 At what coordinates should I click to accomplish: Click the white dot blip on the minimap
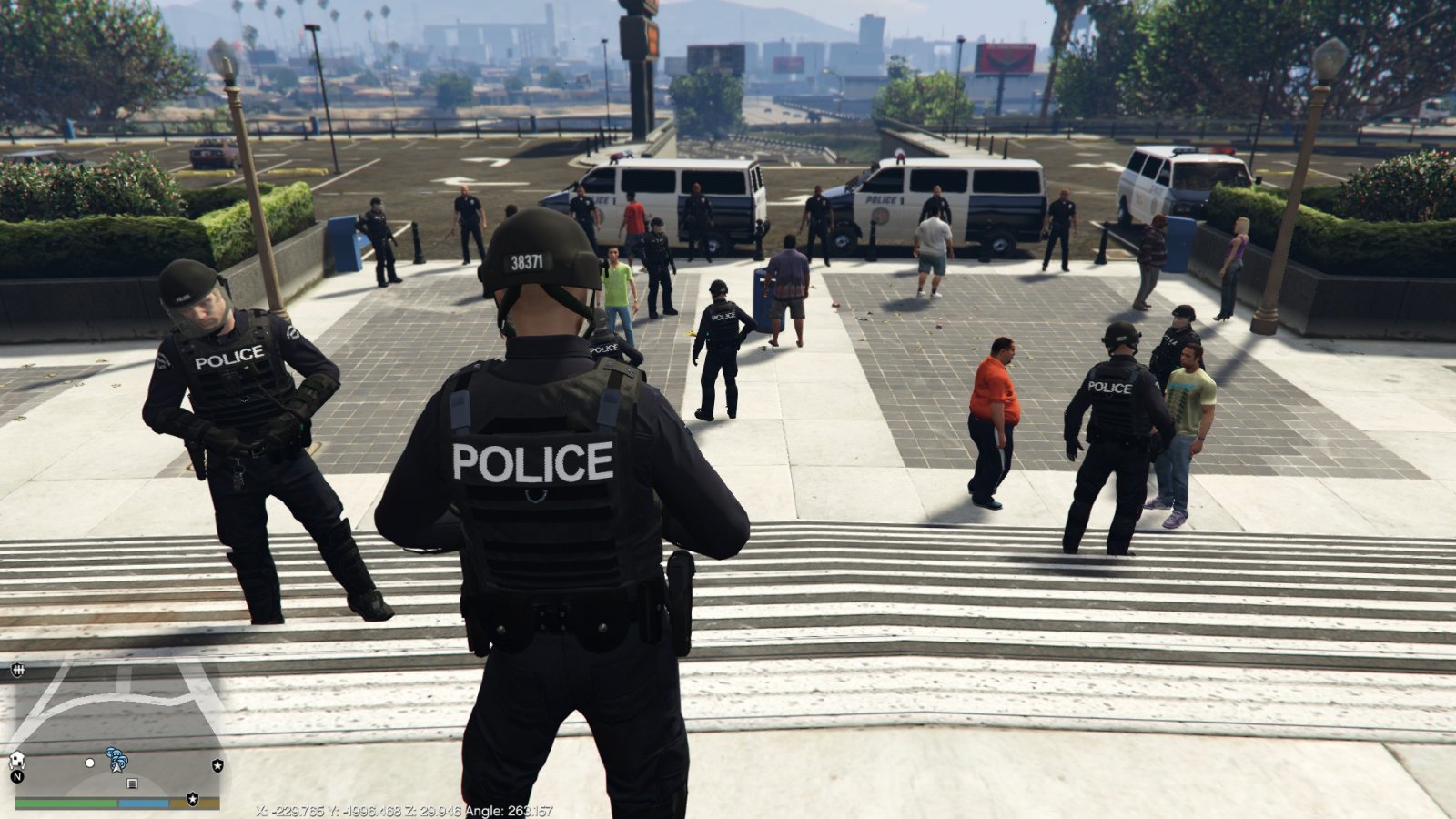[89, 763]
